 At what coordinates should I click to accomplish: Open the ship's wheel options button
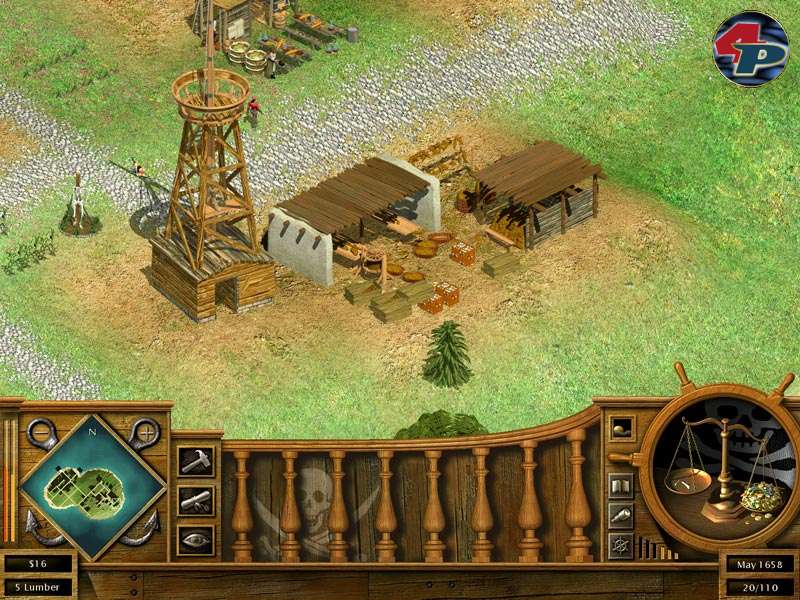click(x=620, y=546)
